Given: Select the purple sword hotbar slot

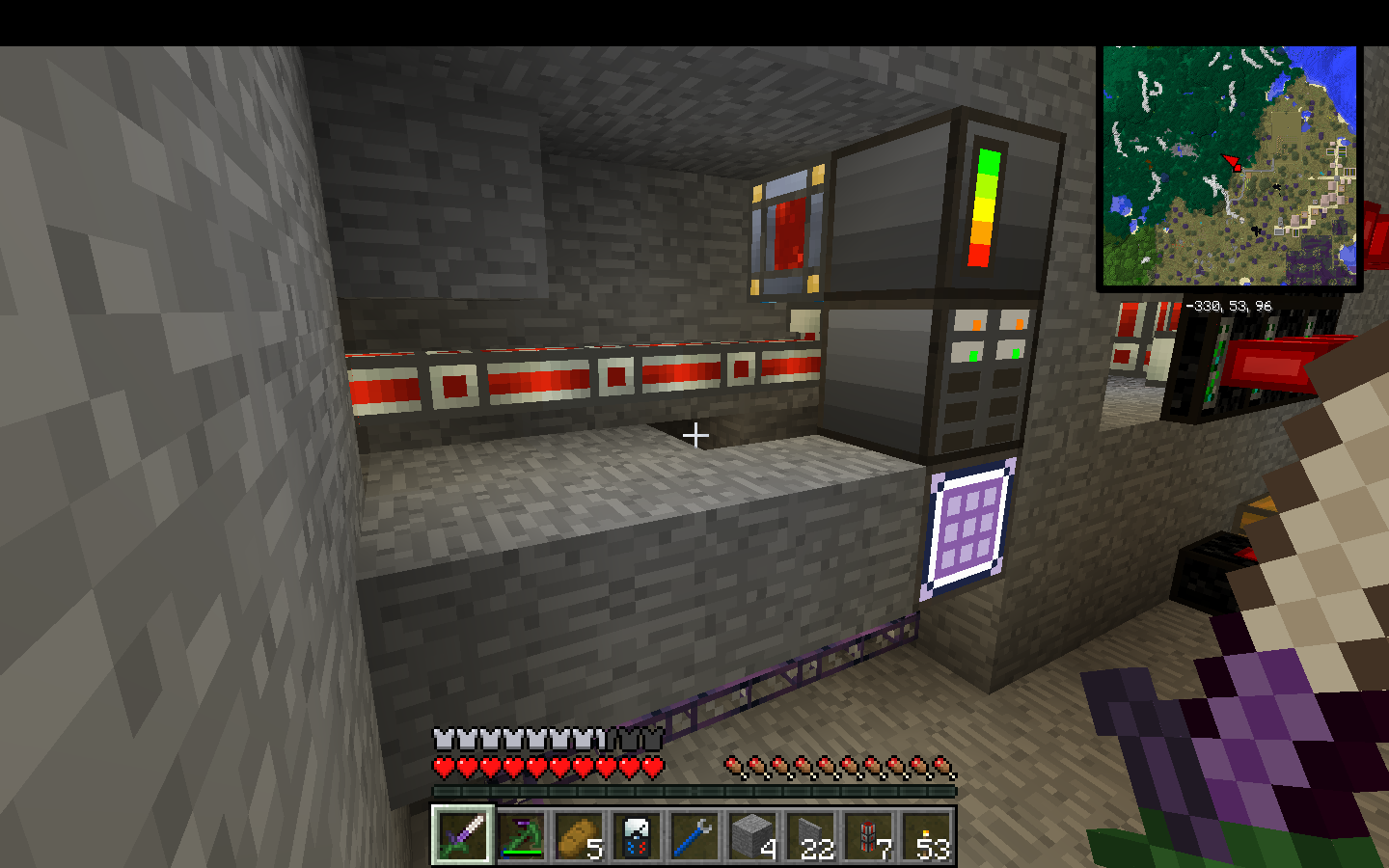Looking at the screenshot, I should point(462,834).
